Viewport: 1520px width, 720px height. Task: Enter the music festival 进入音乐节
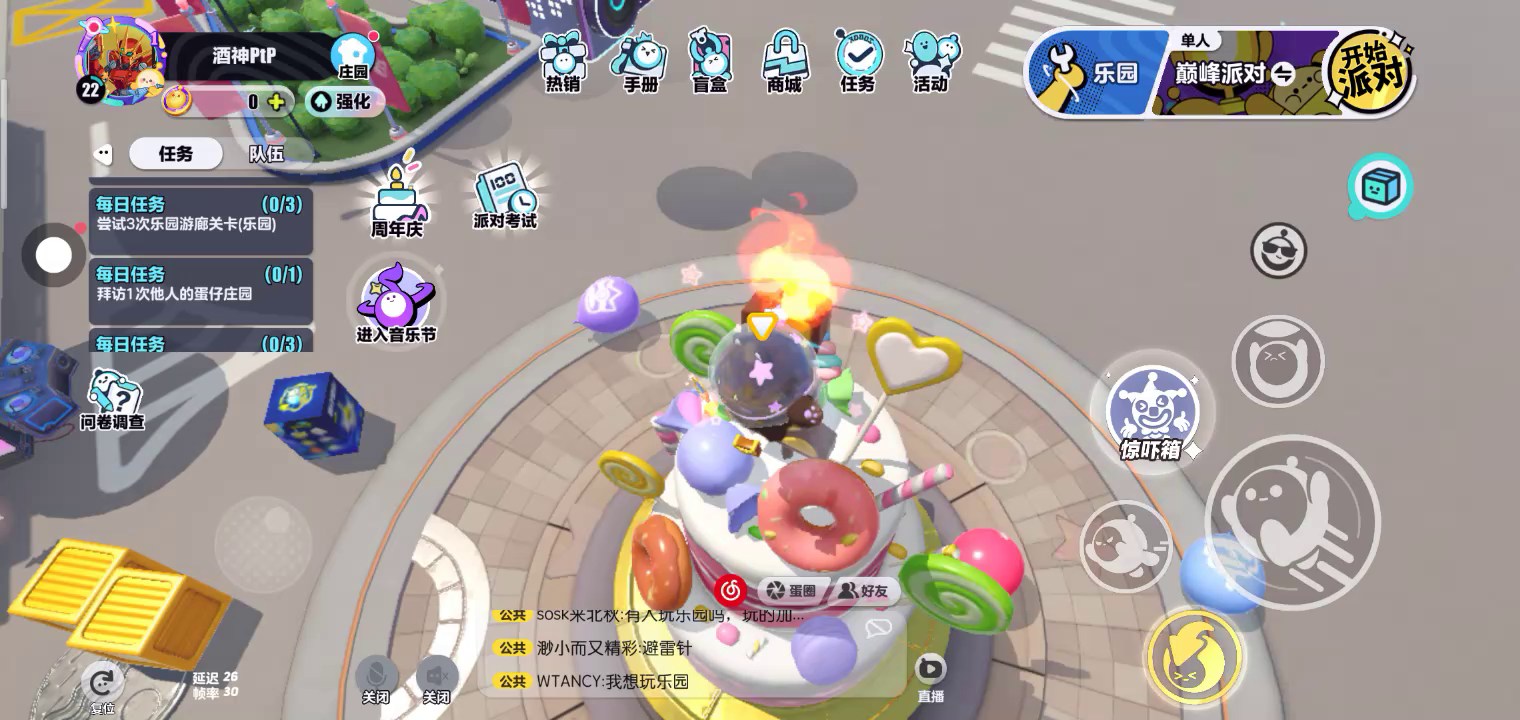(x=396, y=303)
